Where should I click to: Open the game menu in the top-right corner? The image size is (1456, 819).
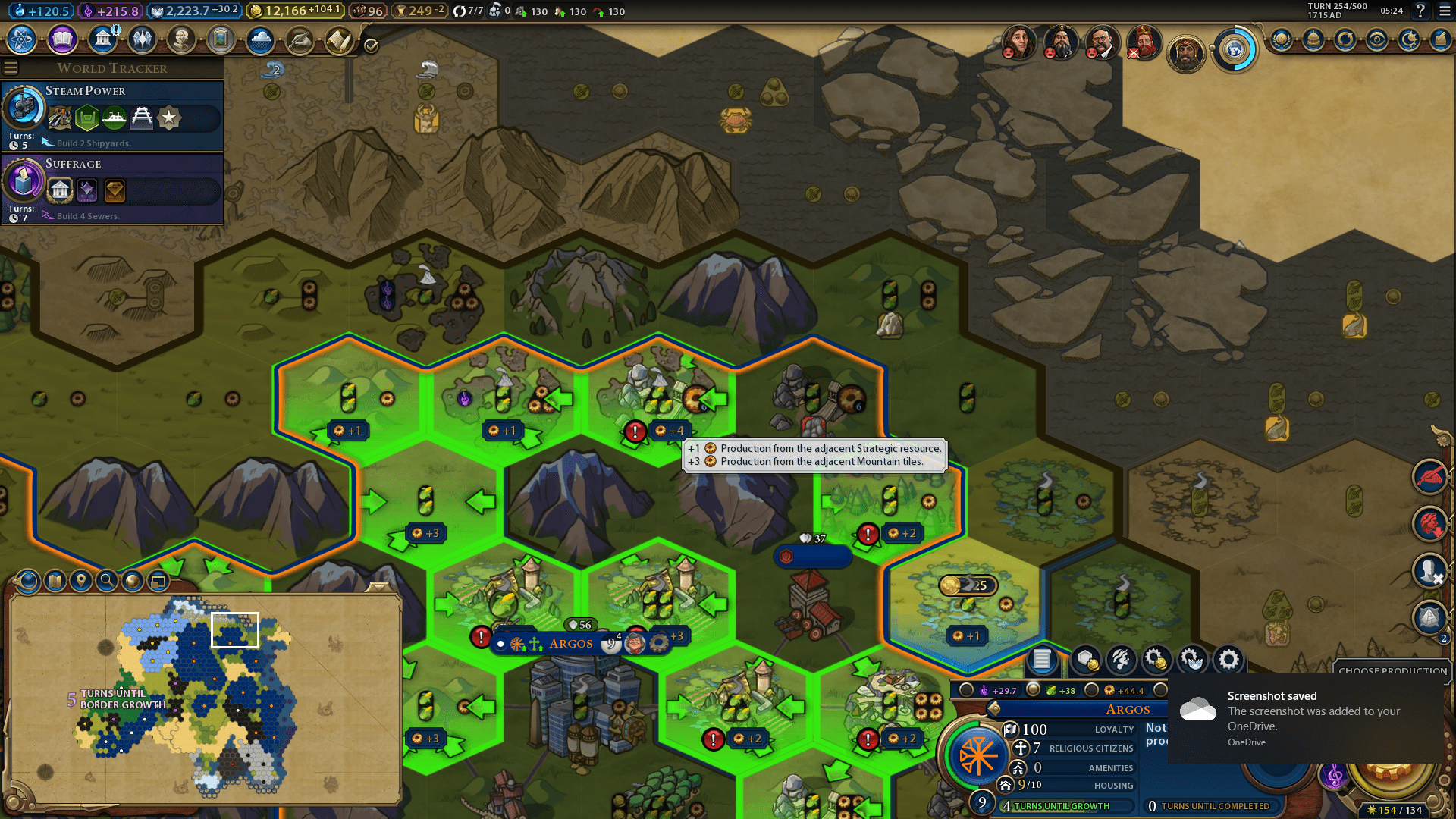pos(1443,11)
